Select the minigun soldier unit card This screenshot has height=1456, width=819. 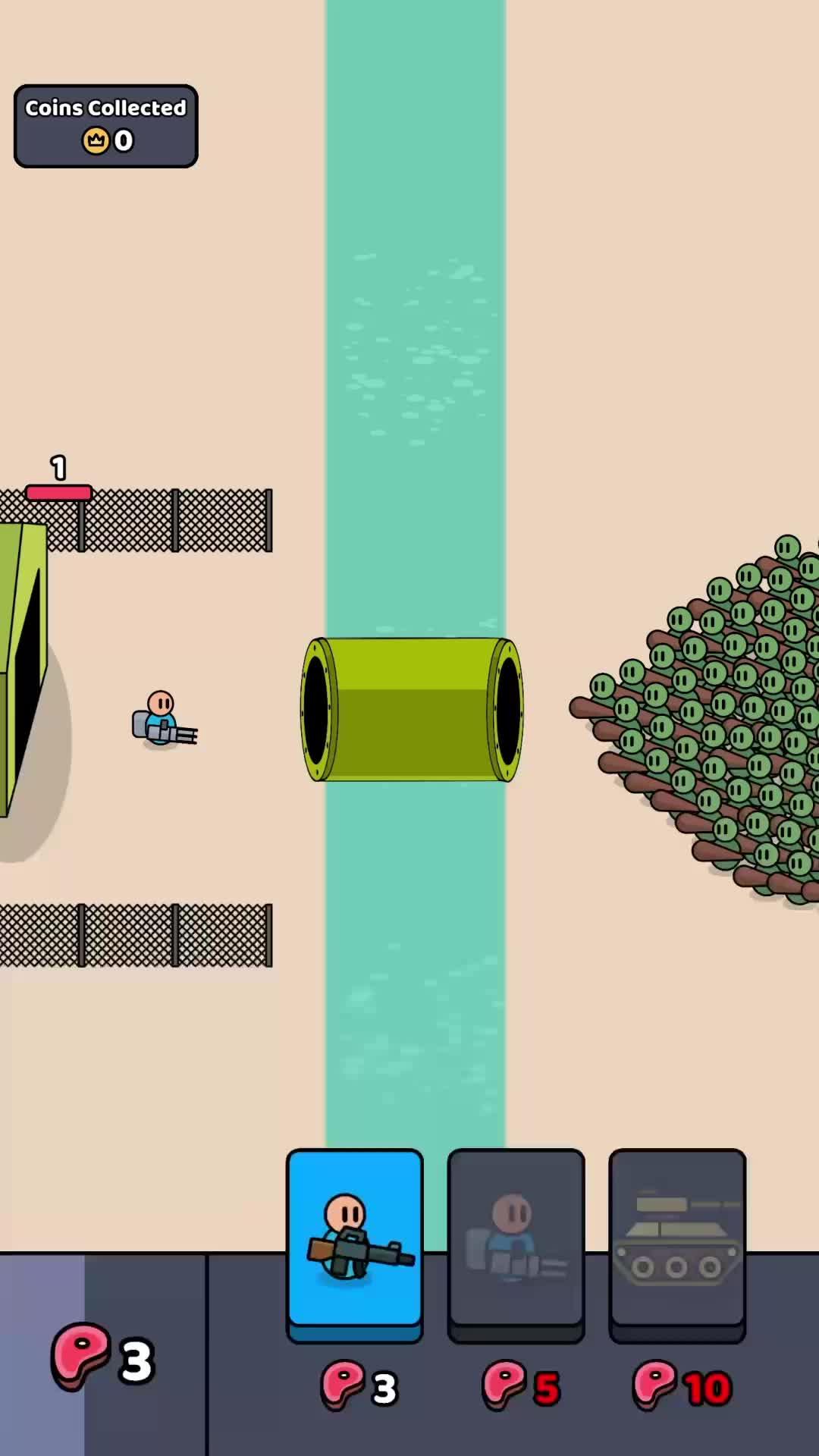point(516,1242)
